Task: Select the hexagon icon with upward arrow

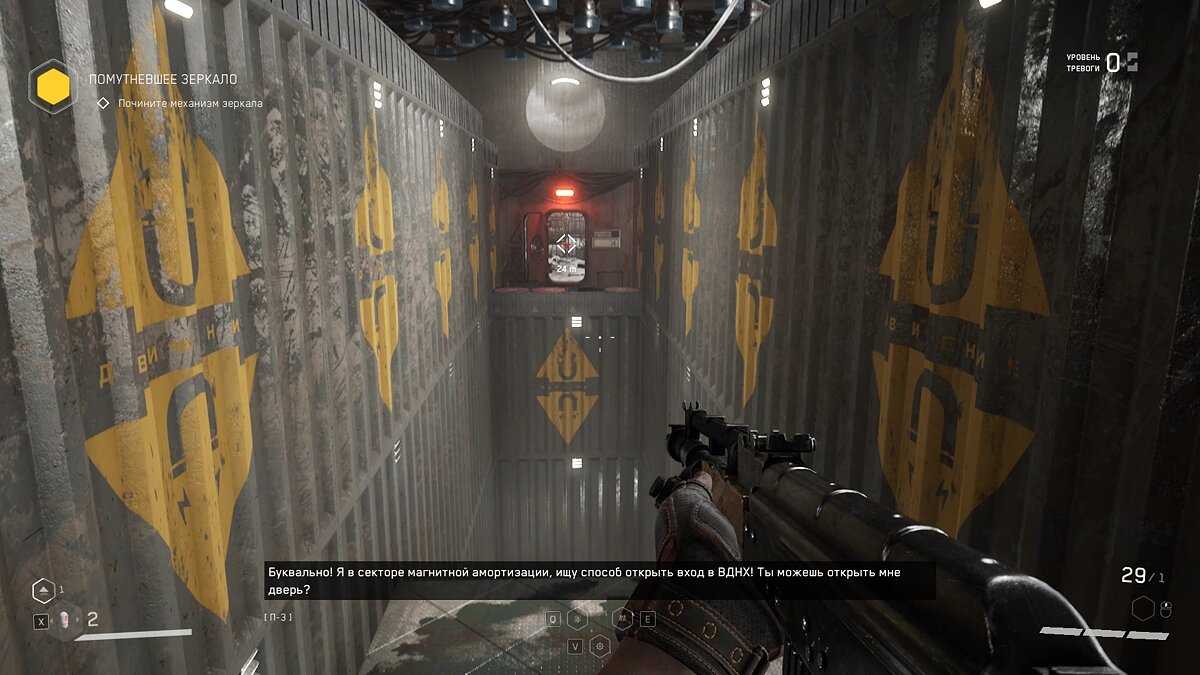Action: click(44, 590)
